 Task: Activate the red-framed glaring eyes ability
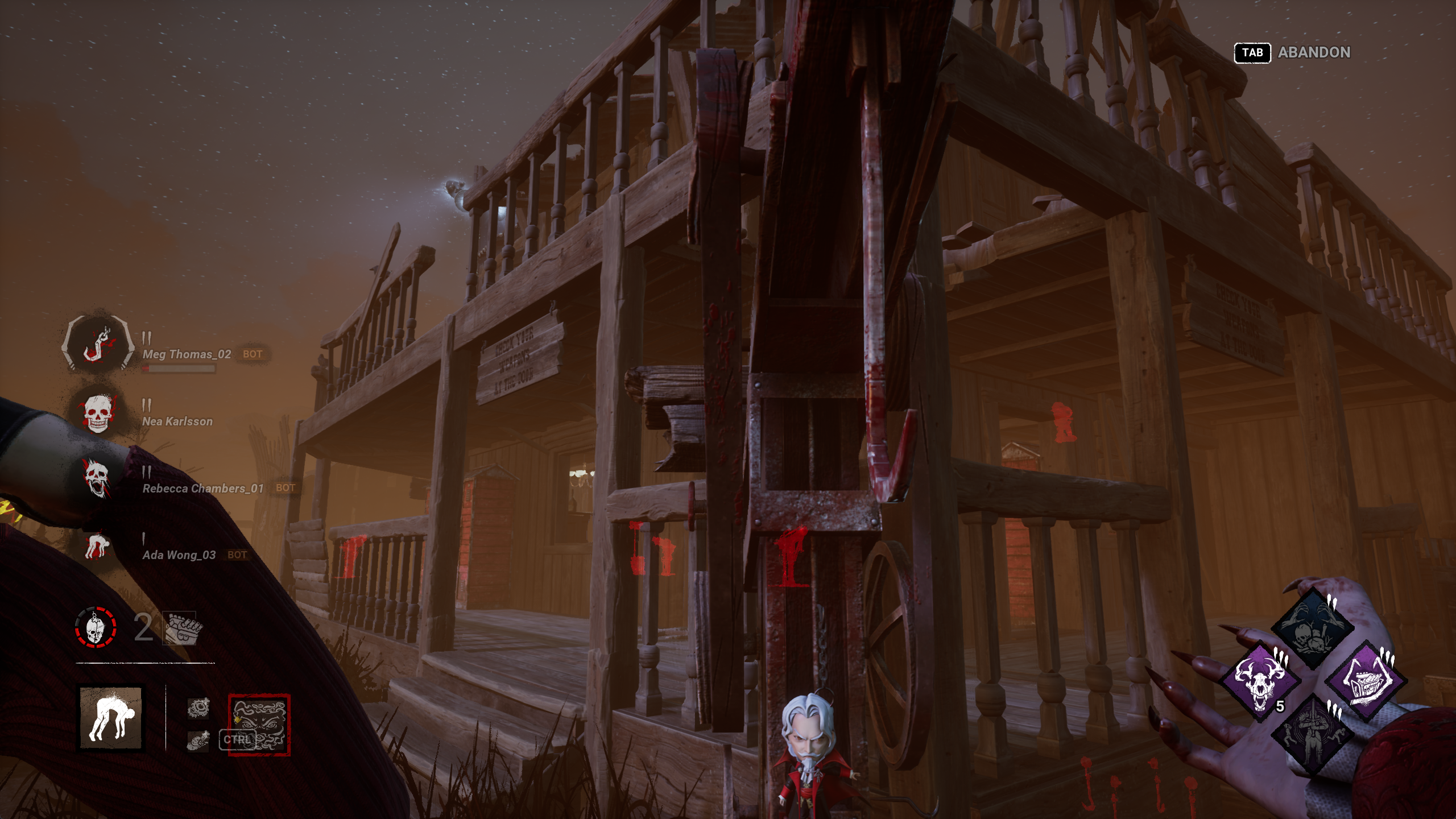click(259, 725)
